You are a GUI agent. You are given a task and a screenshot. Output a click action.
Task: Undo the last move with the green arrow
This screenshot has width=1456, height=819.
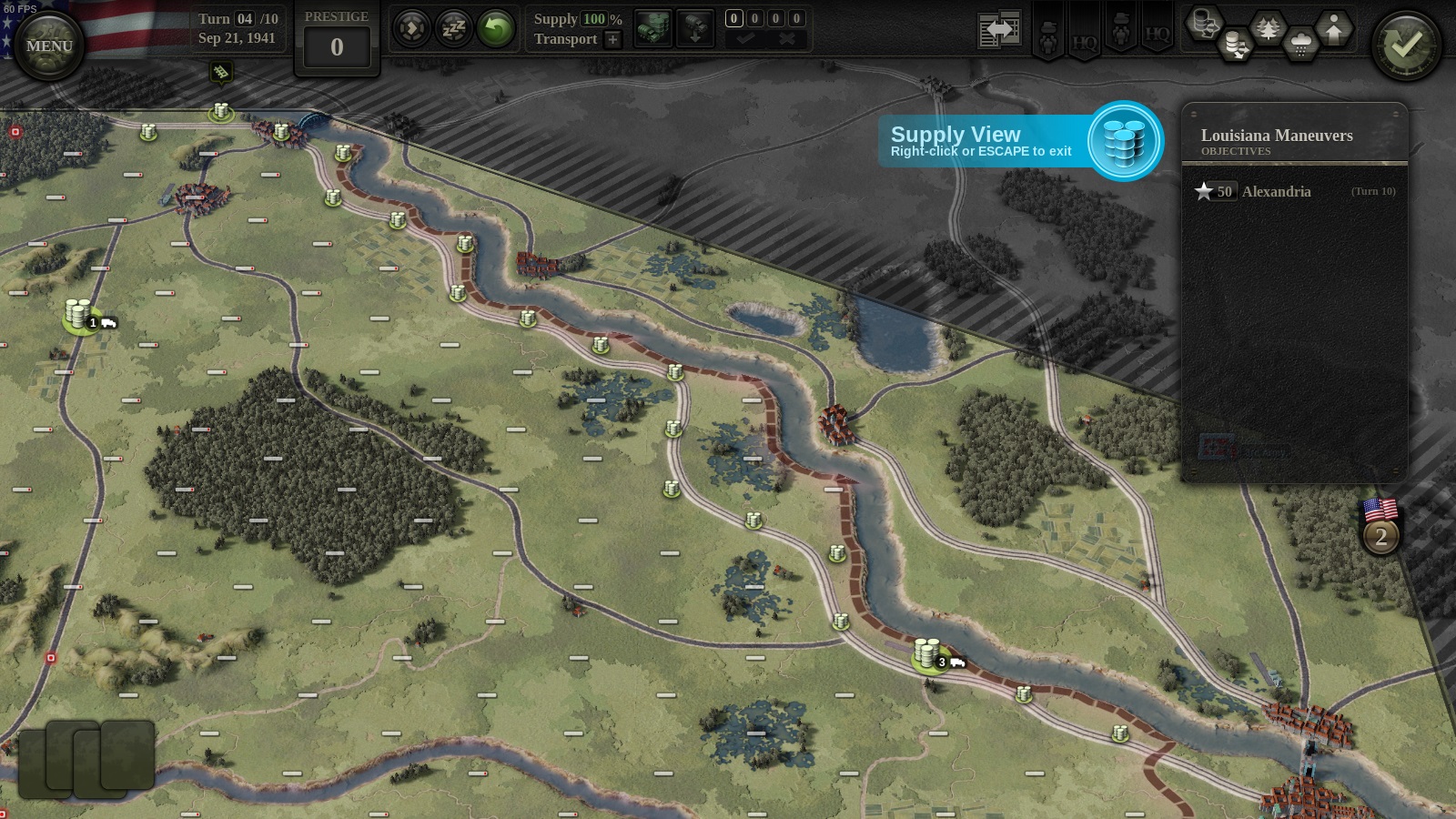click(x=496, y=29)
